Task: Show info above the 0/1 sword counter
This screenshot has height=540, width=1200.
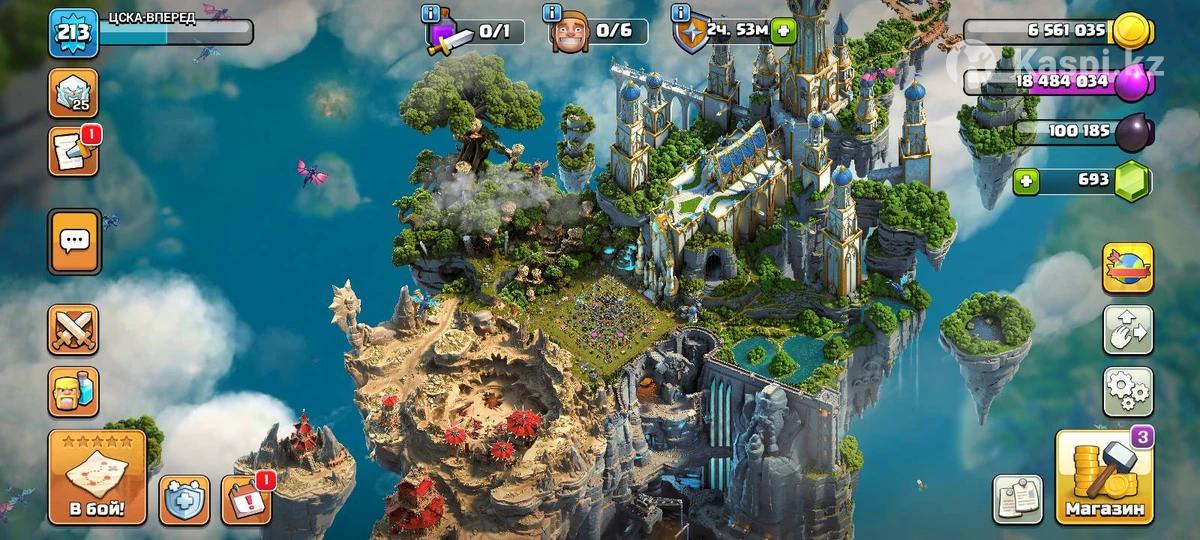Action: 431,13
